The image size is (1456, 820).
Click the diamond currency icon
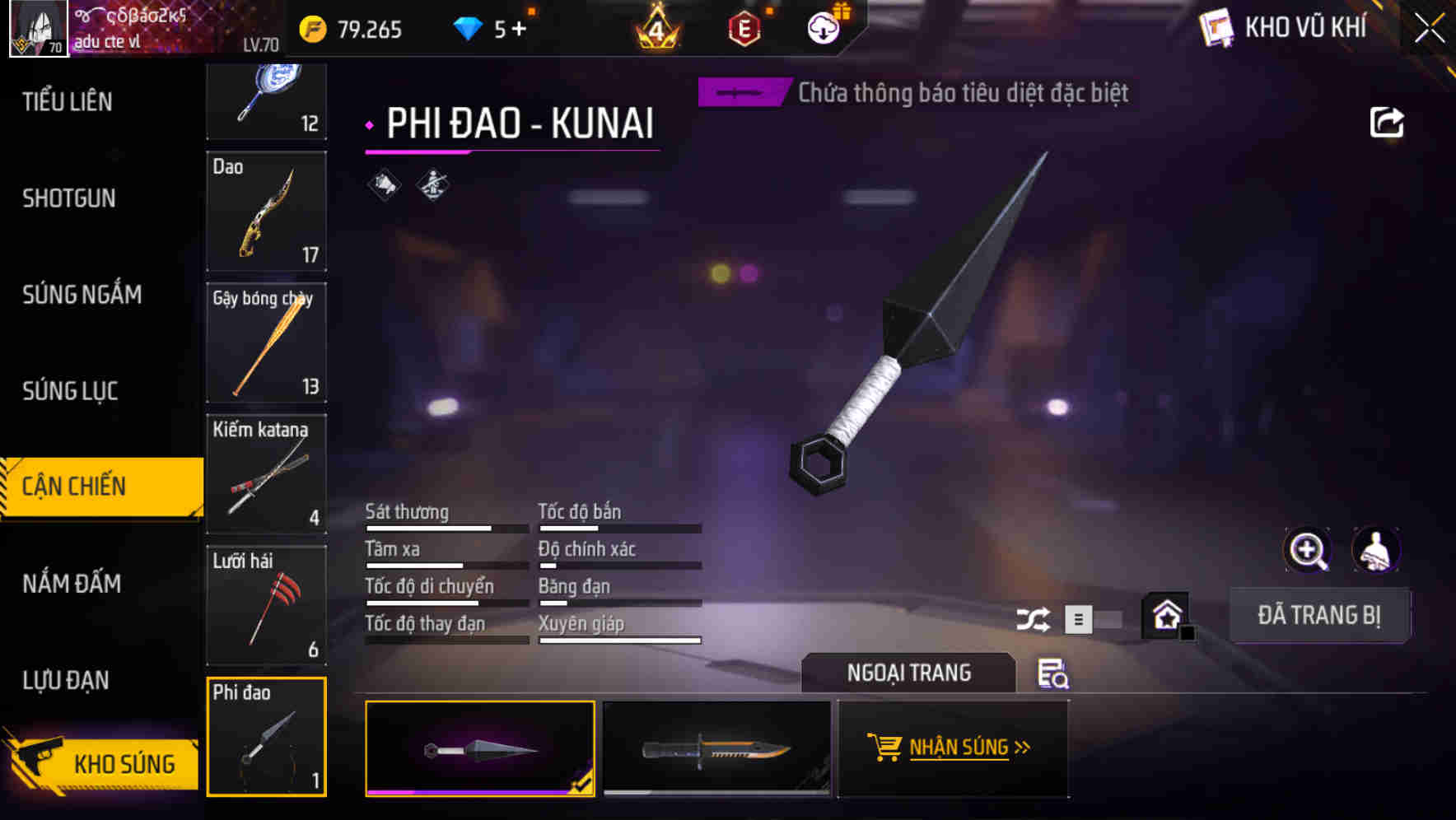469,26
